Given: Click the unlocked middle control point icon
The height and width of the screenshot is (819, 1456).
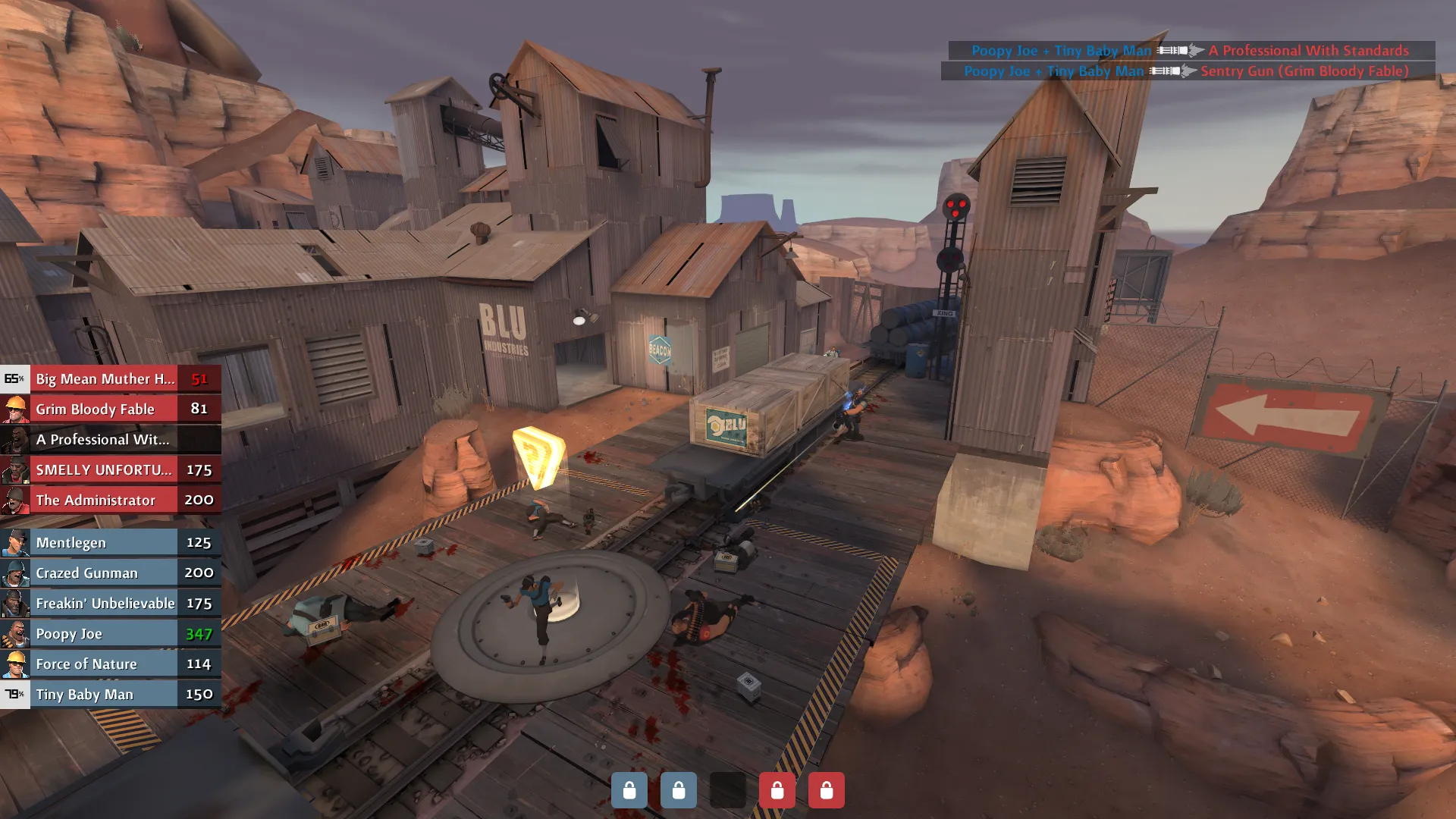Looking at the screenshot, I should (x=727, y=790).
